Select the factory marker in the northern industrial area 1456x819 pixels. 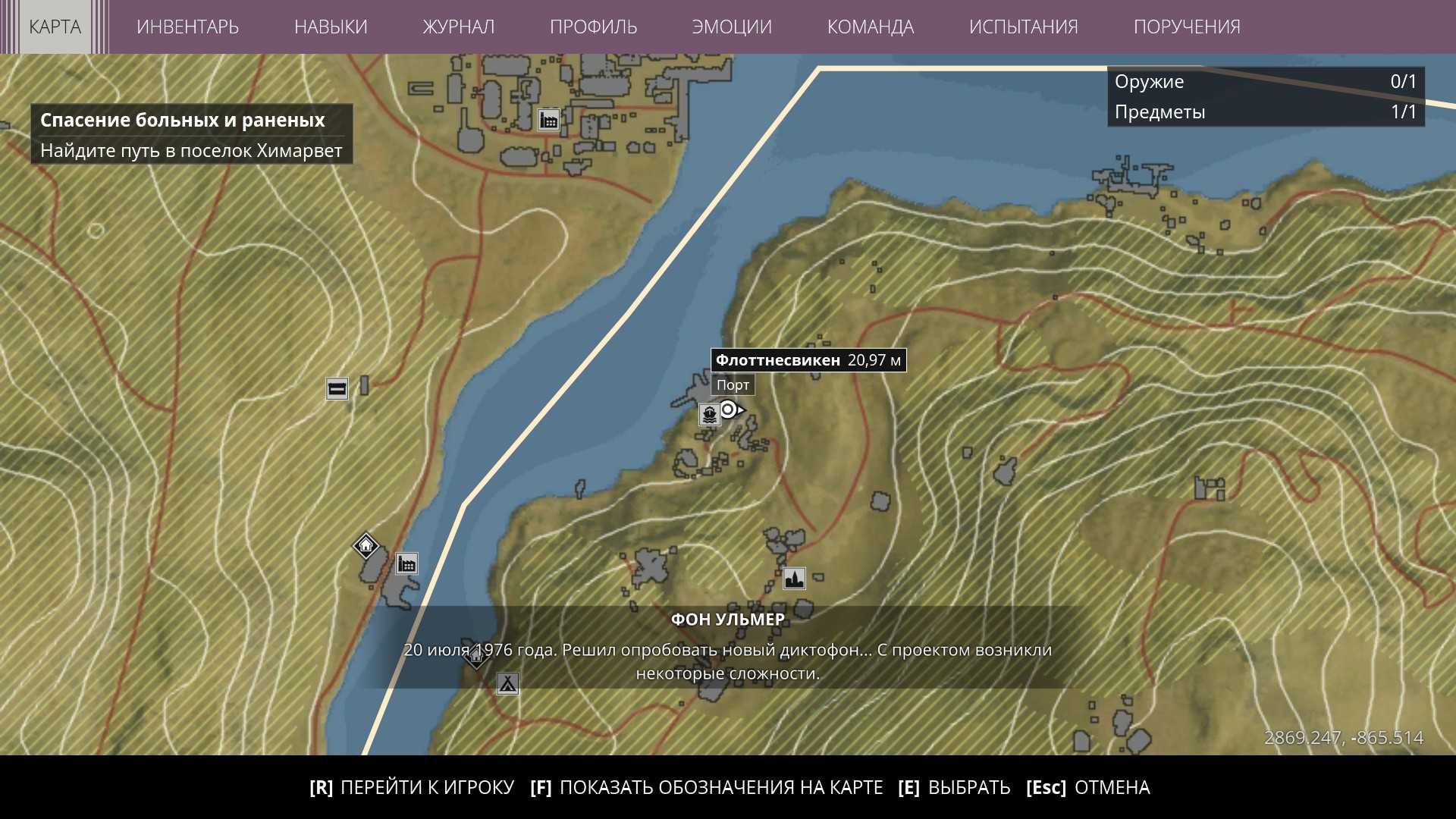point(548,120)
